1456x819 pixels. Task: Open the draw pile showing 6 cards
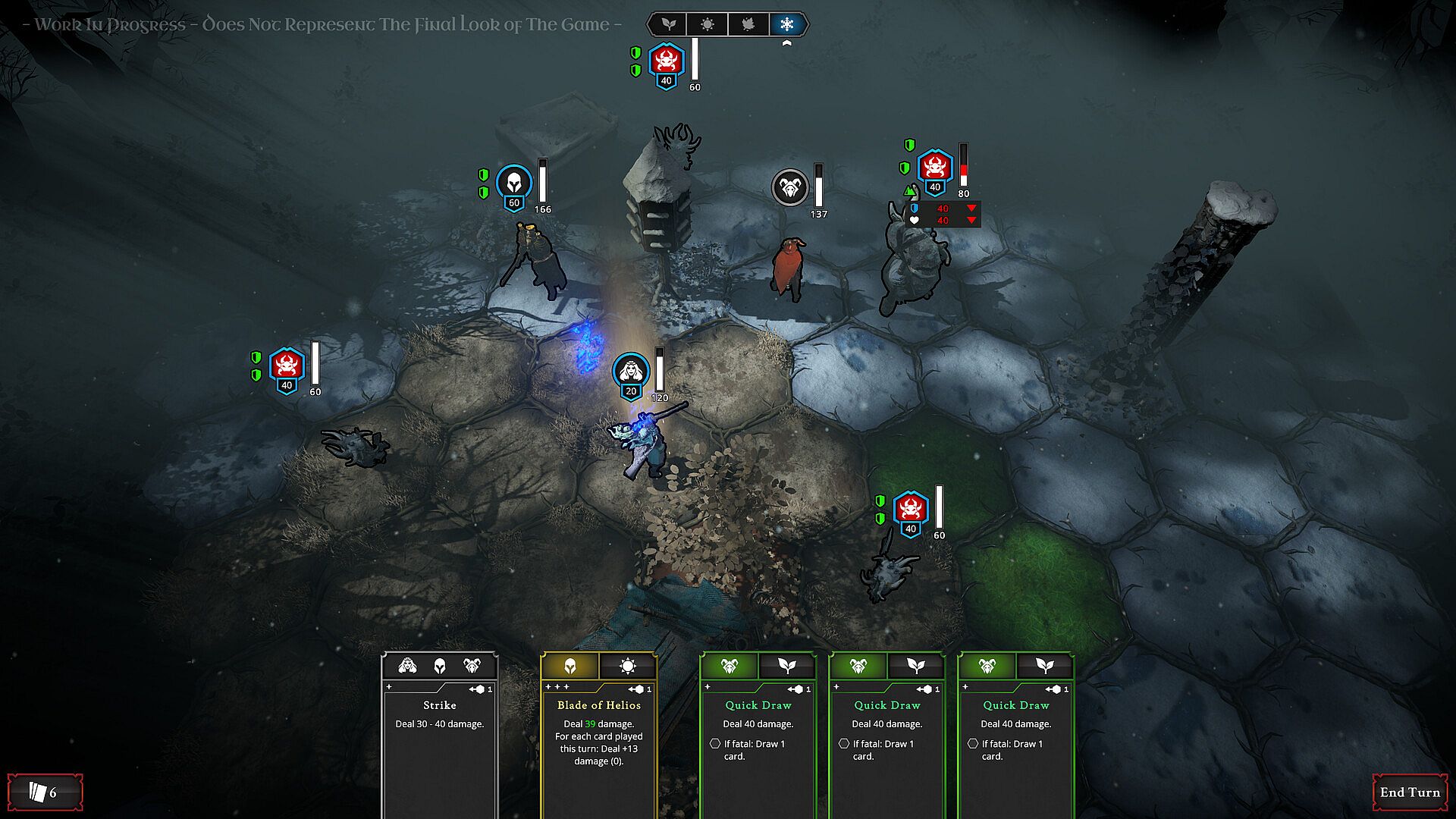click(x=45, y=792)
